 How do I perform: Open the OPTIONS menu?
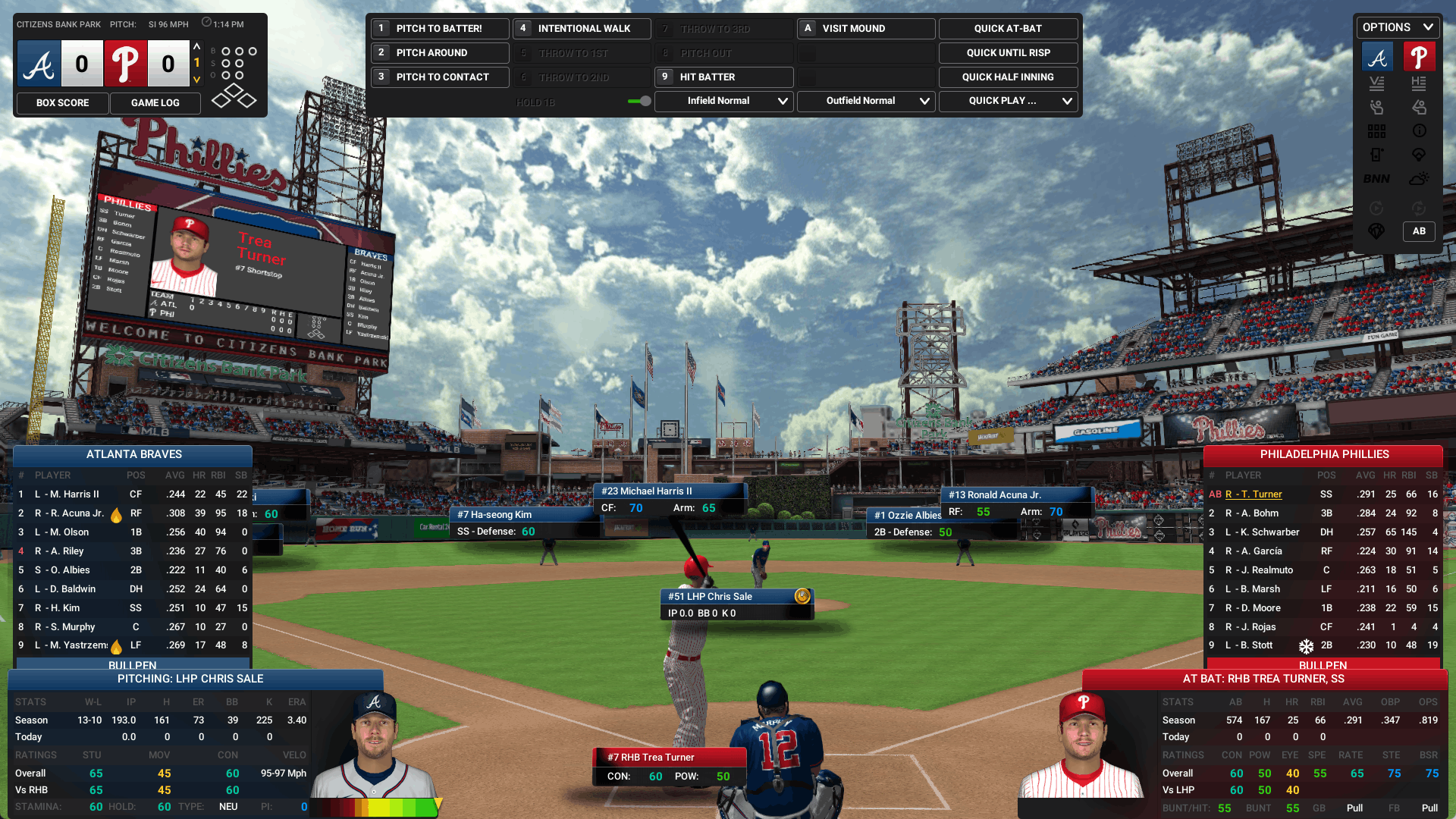pos(1396,27)
